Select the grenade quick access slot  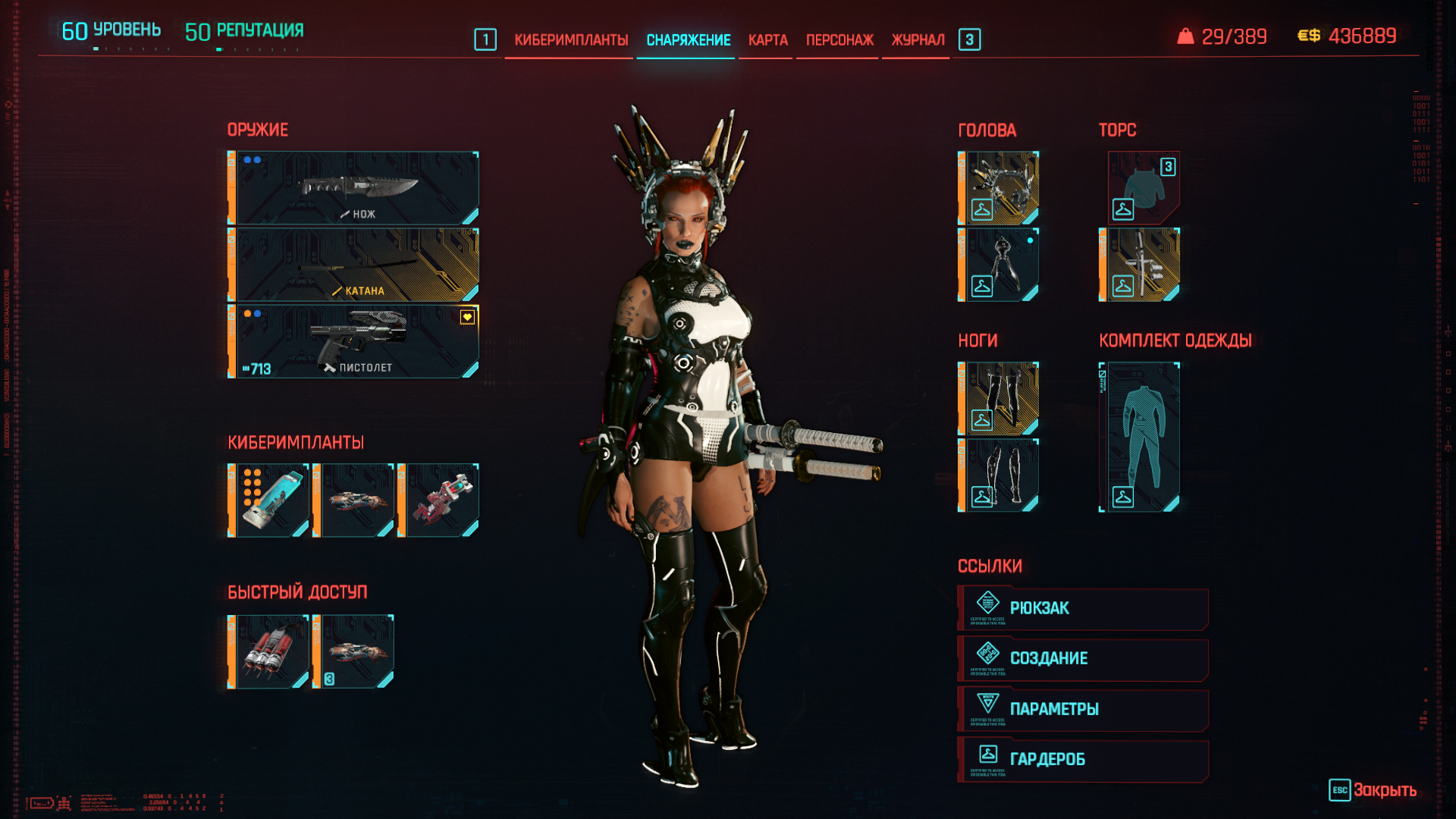268,651
